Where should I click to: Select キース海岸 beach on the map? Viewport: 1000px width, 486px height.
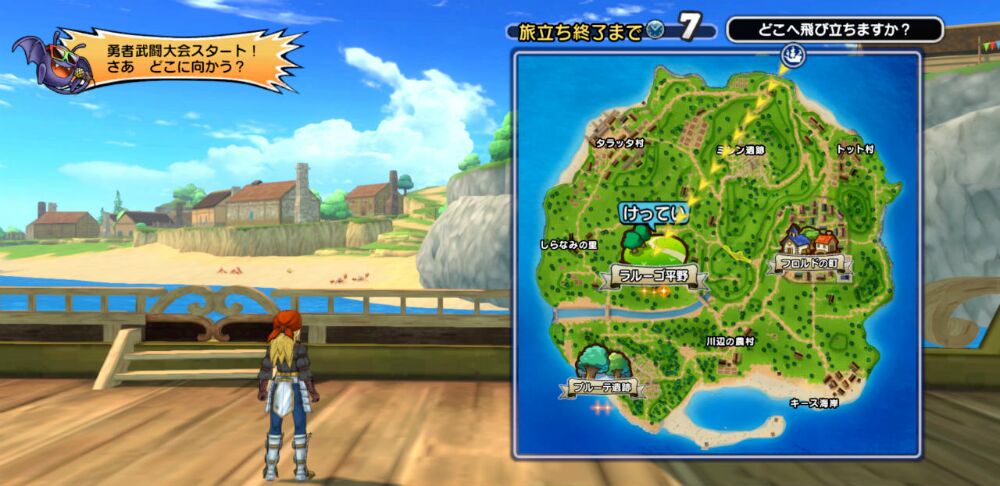[813, 403]
